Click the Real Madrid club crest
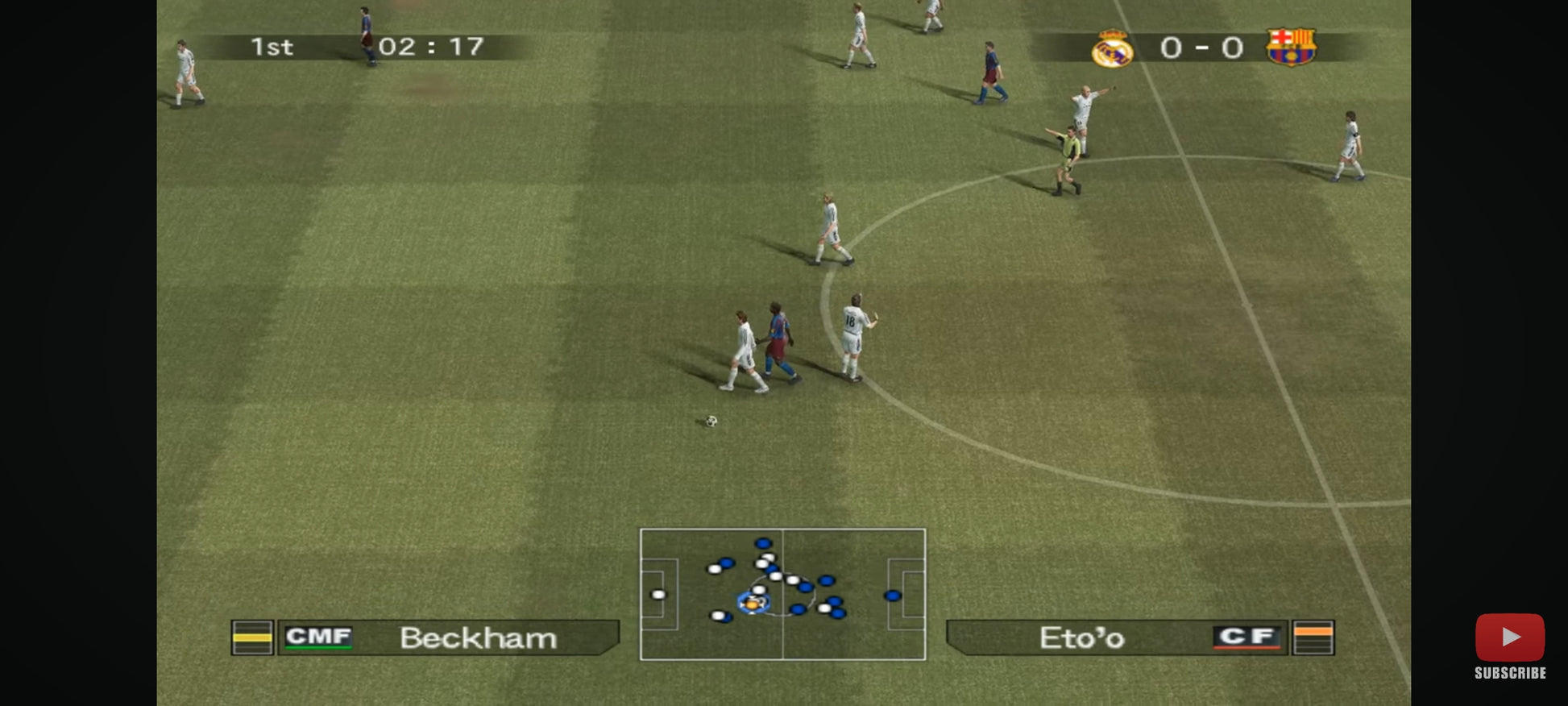The height and width of the screenshot is (706, 1568). (x=1112, y=48)
